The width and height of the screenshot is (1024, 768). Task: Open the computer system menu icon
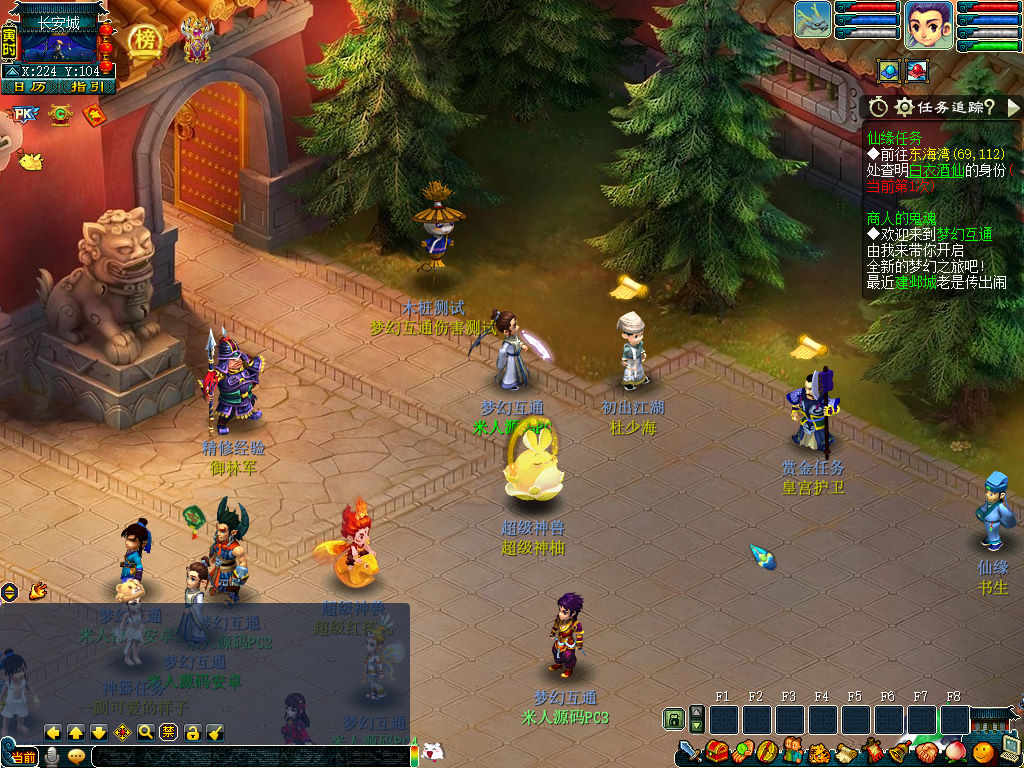tap(1009, 750)
